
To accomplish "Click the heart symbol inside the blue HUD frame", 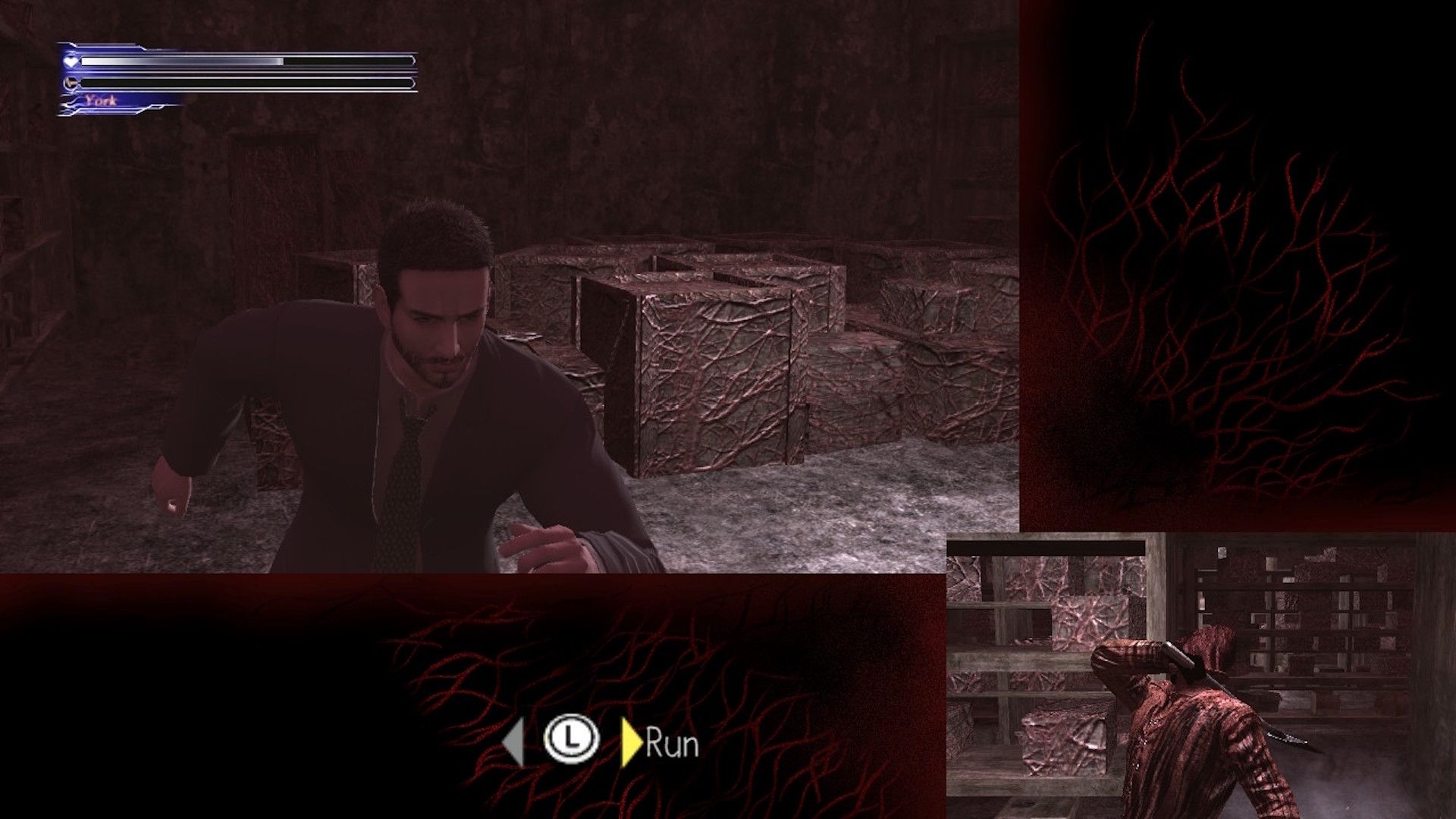I will (71, 61).
